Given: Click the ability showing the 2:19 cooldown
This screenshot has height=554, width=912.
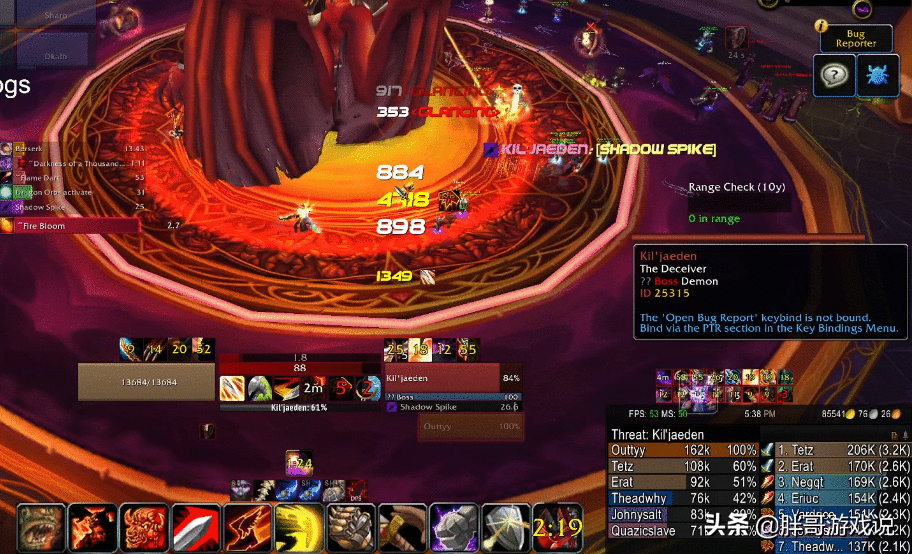Looking at the screenshot, I should [x=557, y=526].
